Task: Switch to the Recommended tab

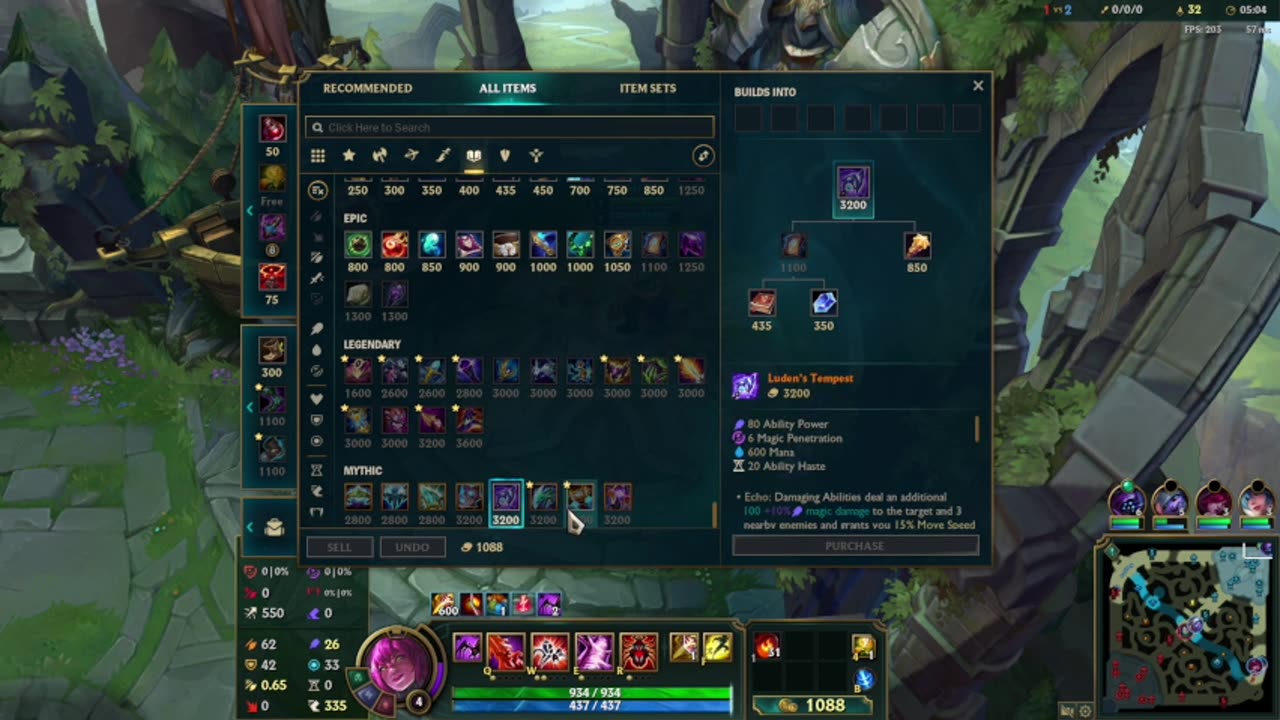Action: coord(367,88)
